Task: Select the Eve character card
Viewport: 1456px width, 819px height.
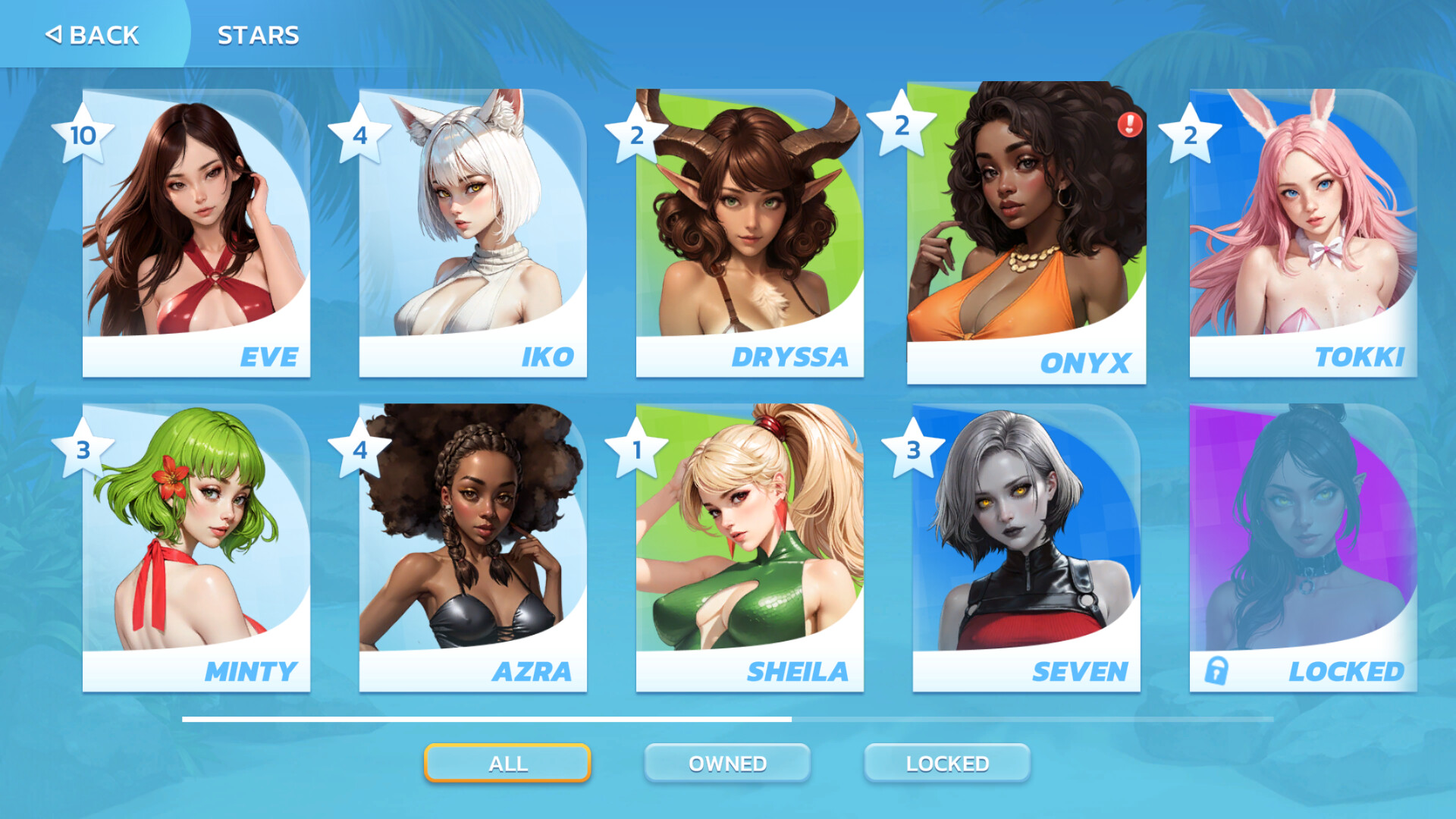Action: (x=196, y=234)
